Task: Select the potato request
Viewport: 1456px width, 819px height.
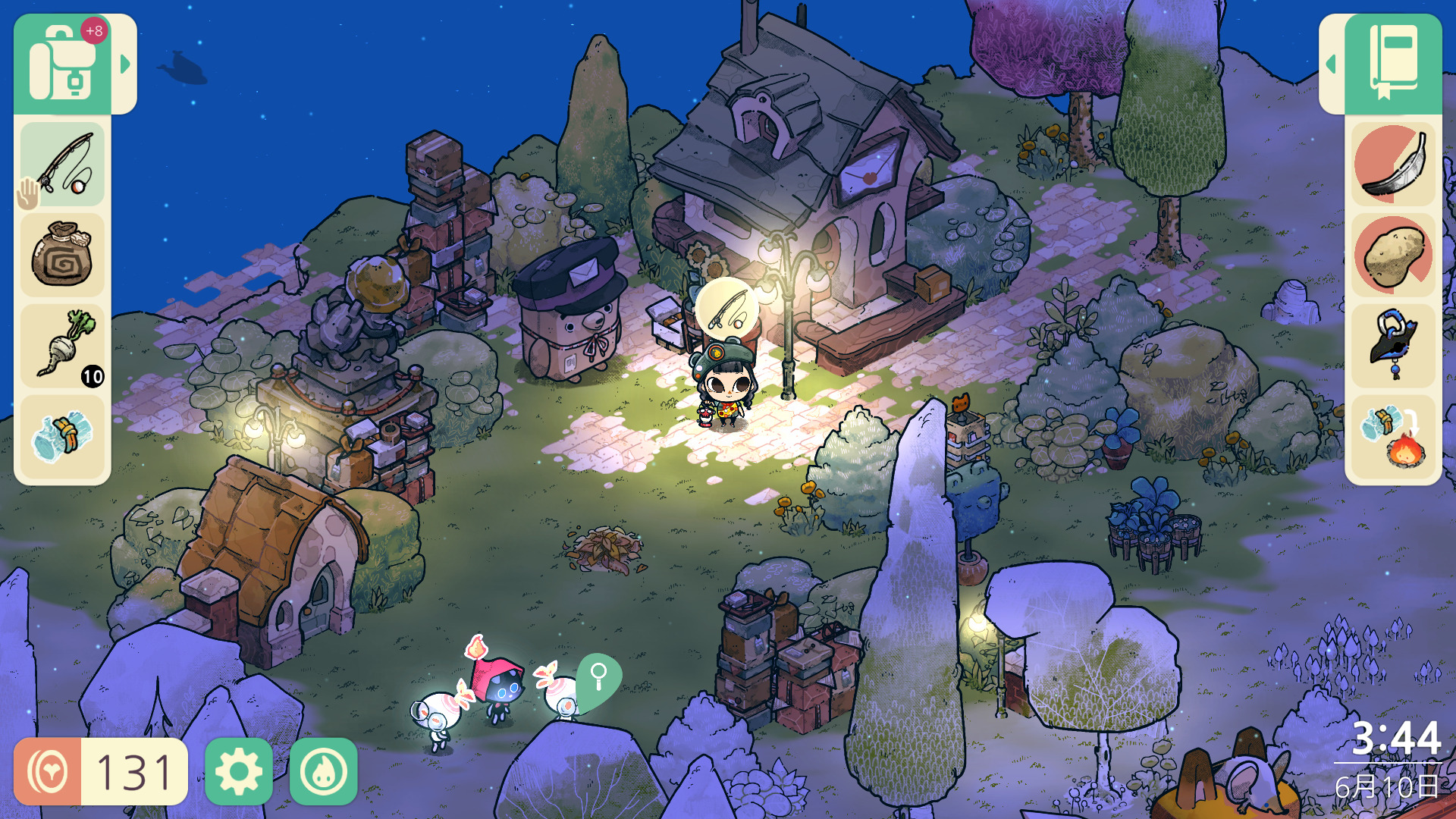Action: (x=1394, y=255)
